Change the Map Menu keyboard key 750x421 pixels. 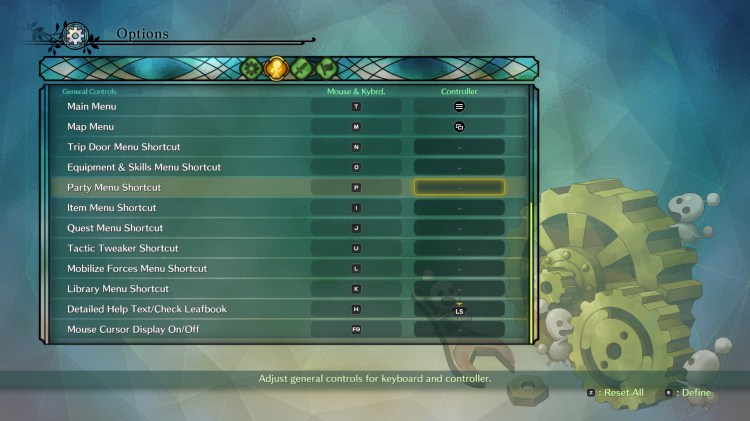point(356,127)
